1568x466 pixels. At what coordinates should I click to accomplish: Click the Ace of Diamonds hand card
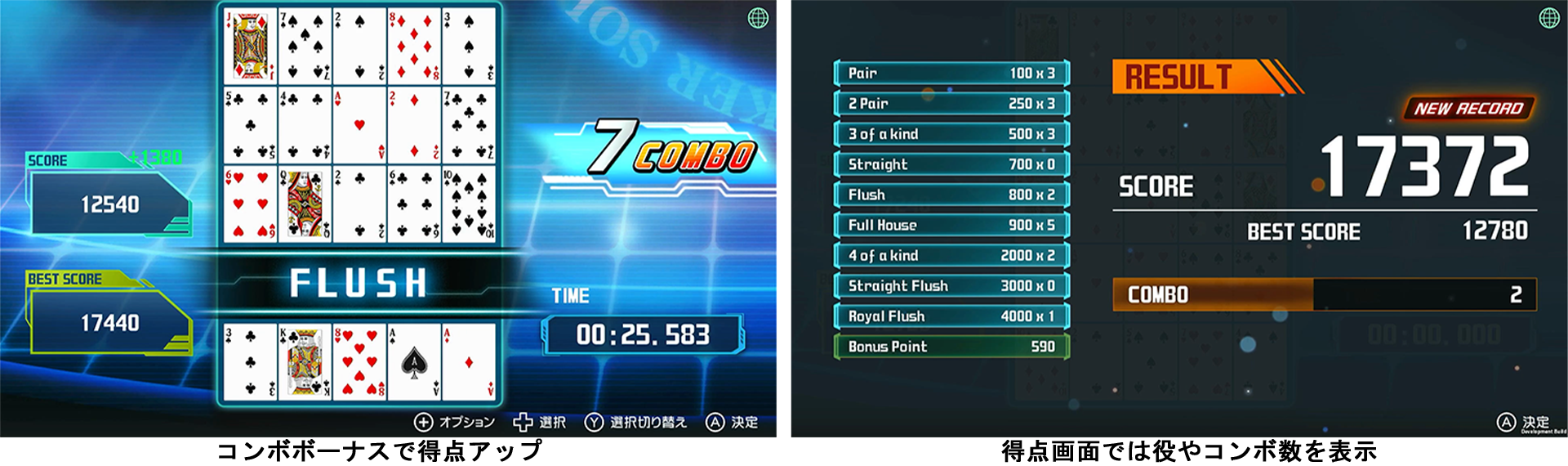(469, 361)
